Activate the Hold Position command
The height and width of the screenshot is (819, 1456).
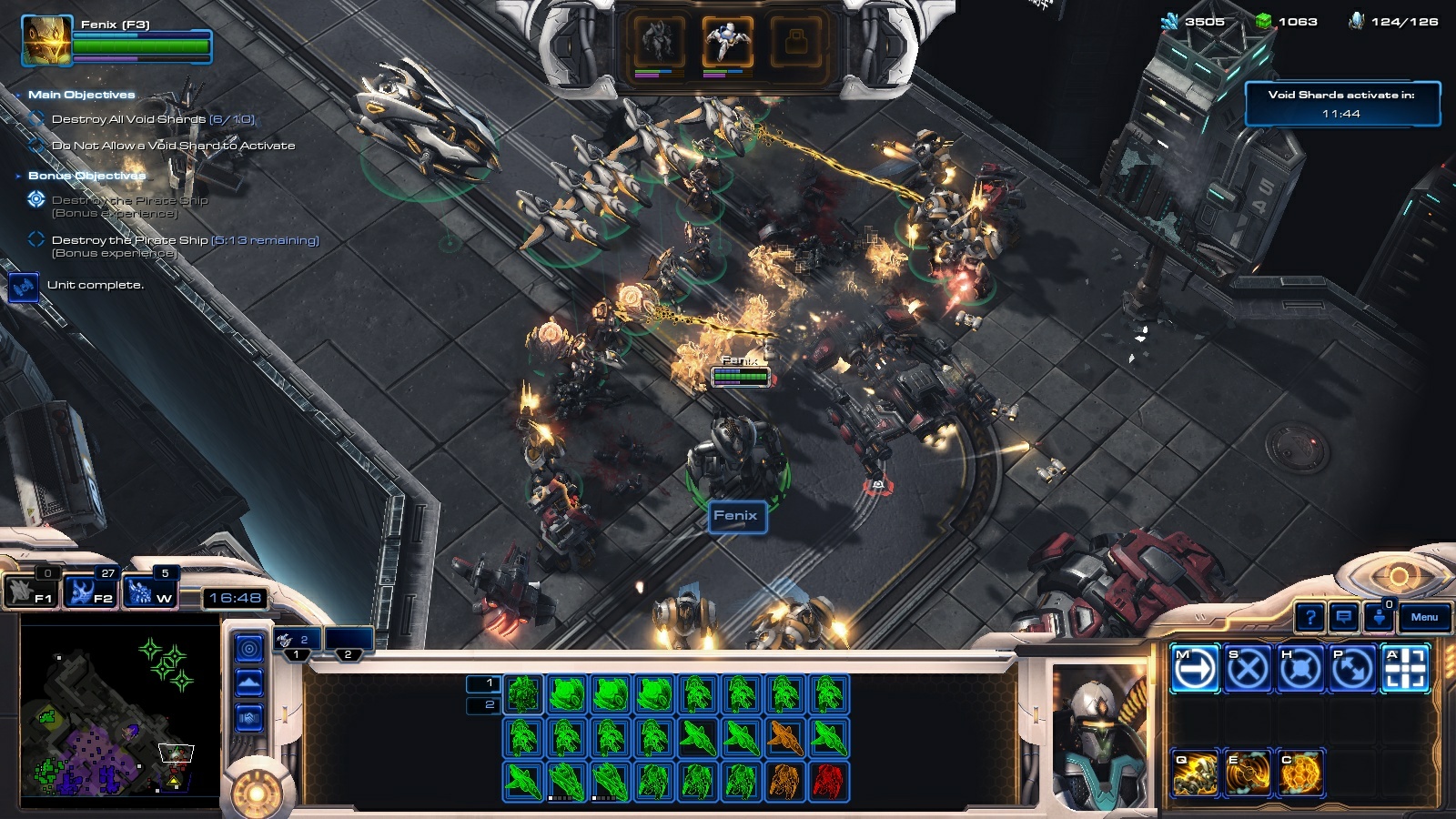click(x=1300, y=669)
